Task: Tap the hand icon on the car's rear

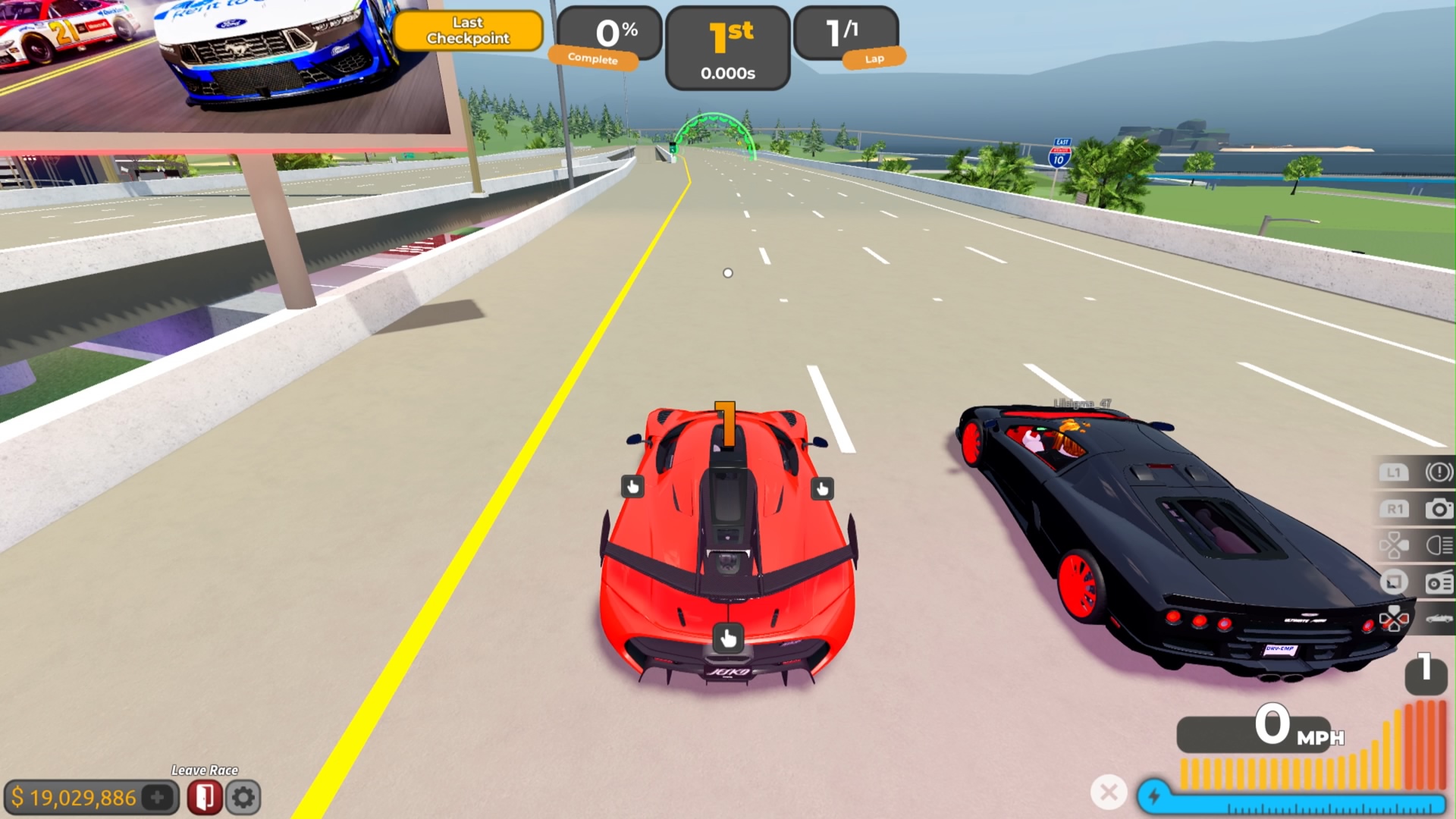Action: (x=728, y=639)
